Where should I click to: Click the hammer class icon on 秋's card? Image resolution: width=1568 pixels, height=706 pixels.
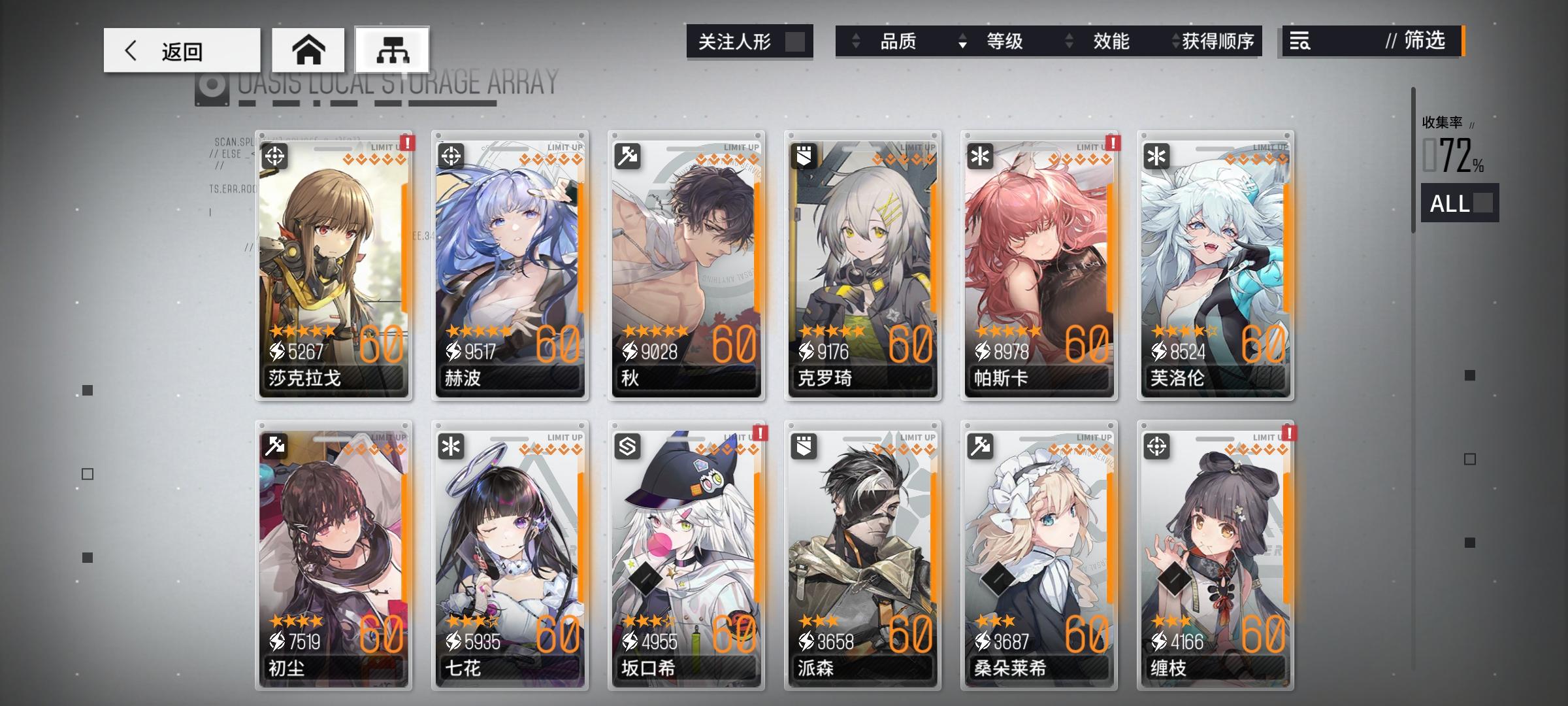point(628,157)
